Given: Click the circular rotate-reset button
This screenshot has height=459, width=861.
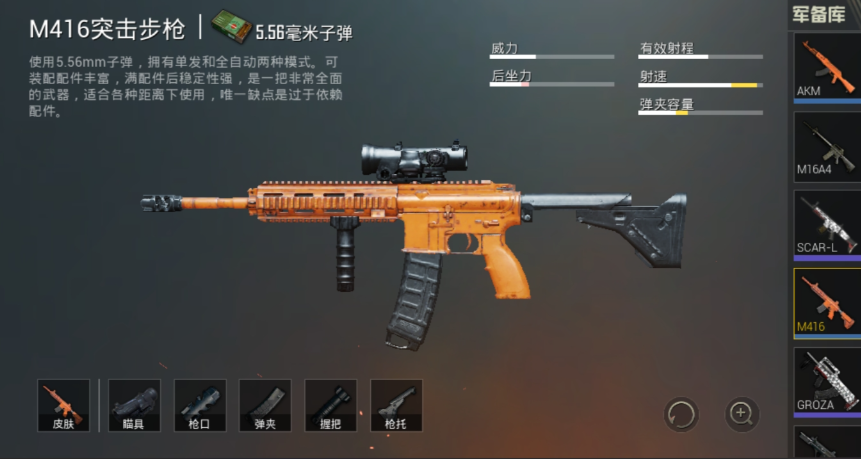Looking at the screenshot, I should click(x=681, y=412).
